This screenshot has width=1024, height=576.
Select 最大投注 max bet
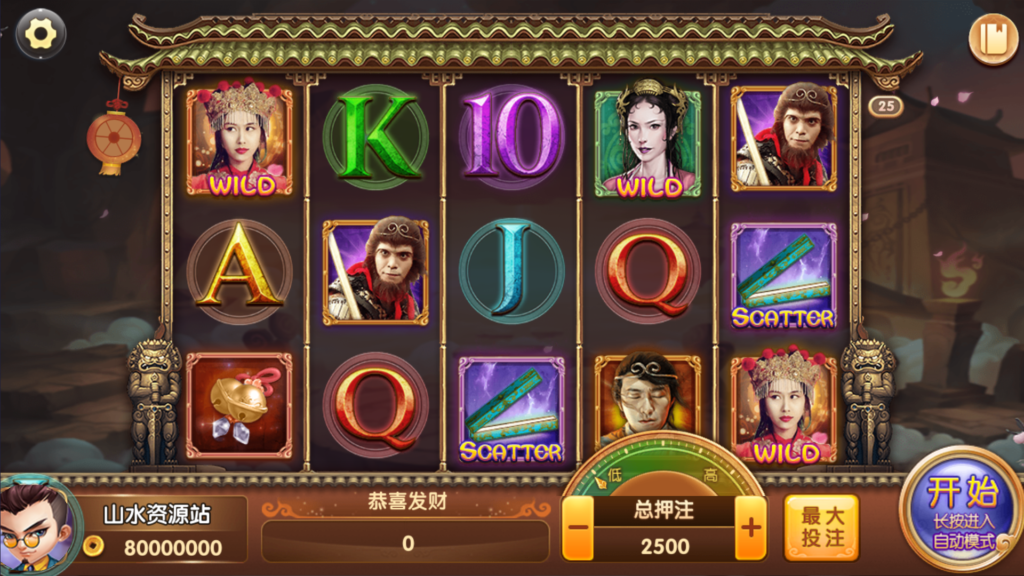pyautogui.click(x=821, y=527)
